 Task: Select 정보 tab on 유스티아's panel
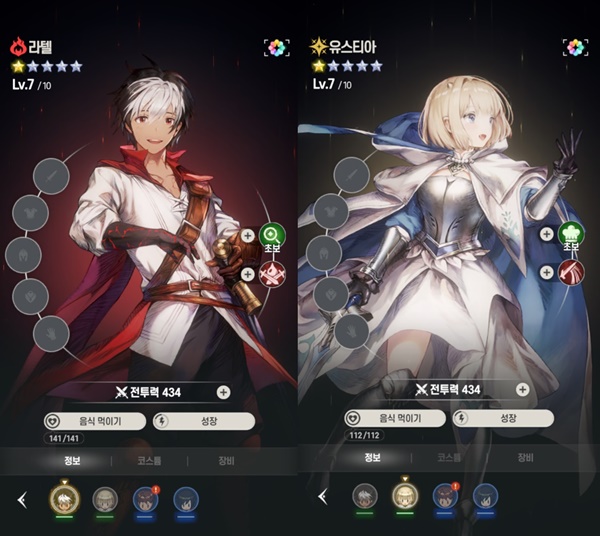pyautogui.click(x=372, y=457)
